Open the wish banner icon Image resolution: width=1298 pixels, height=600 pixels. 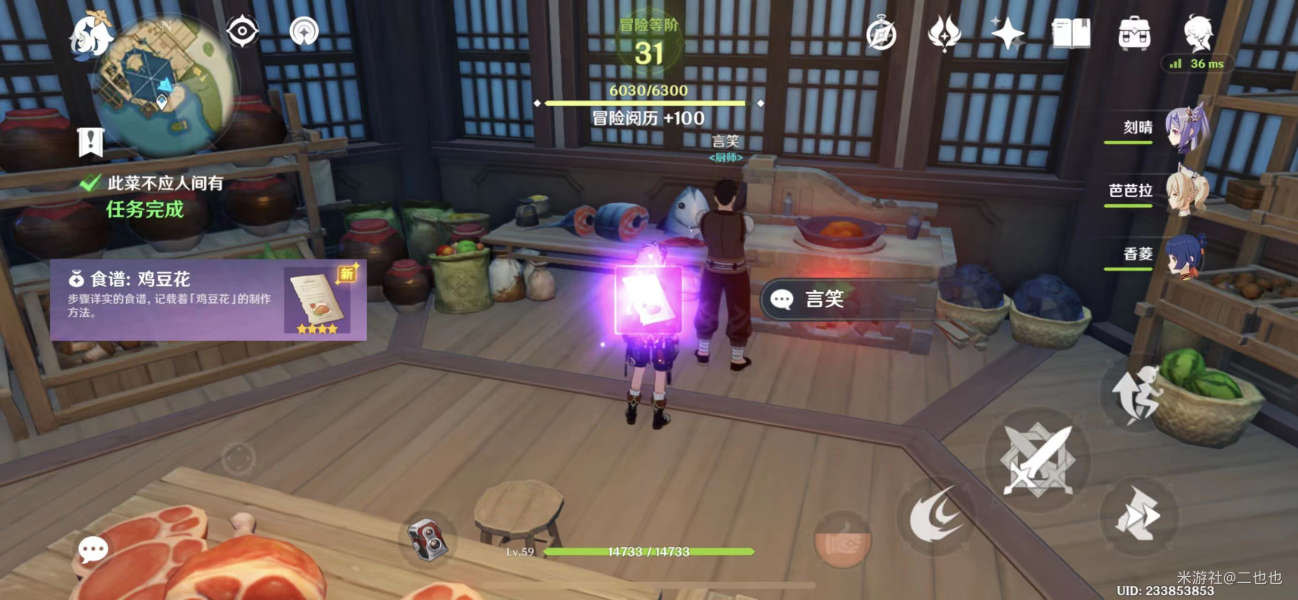click(944, 33)
